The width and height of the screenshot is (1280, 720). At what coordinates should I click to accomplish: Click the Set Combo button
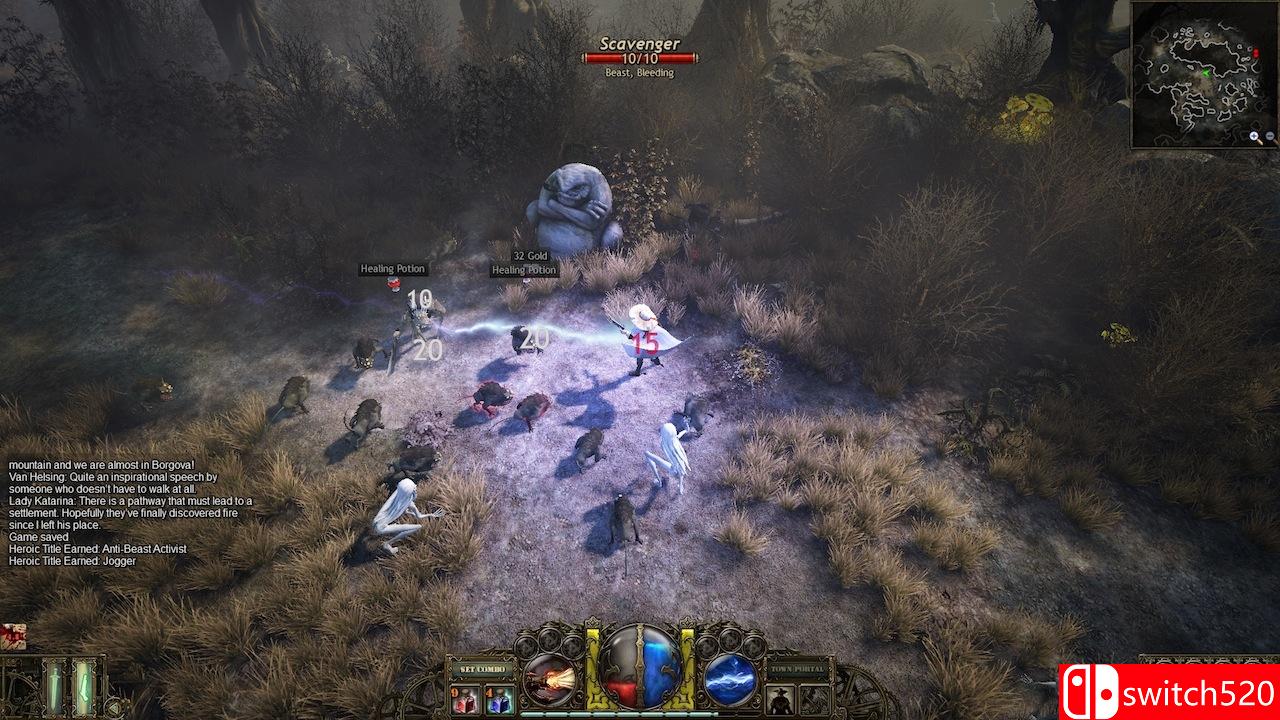(481, 668)
